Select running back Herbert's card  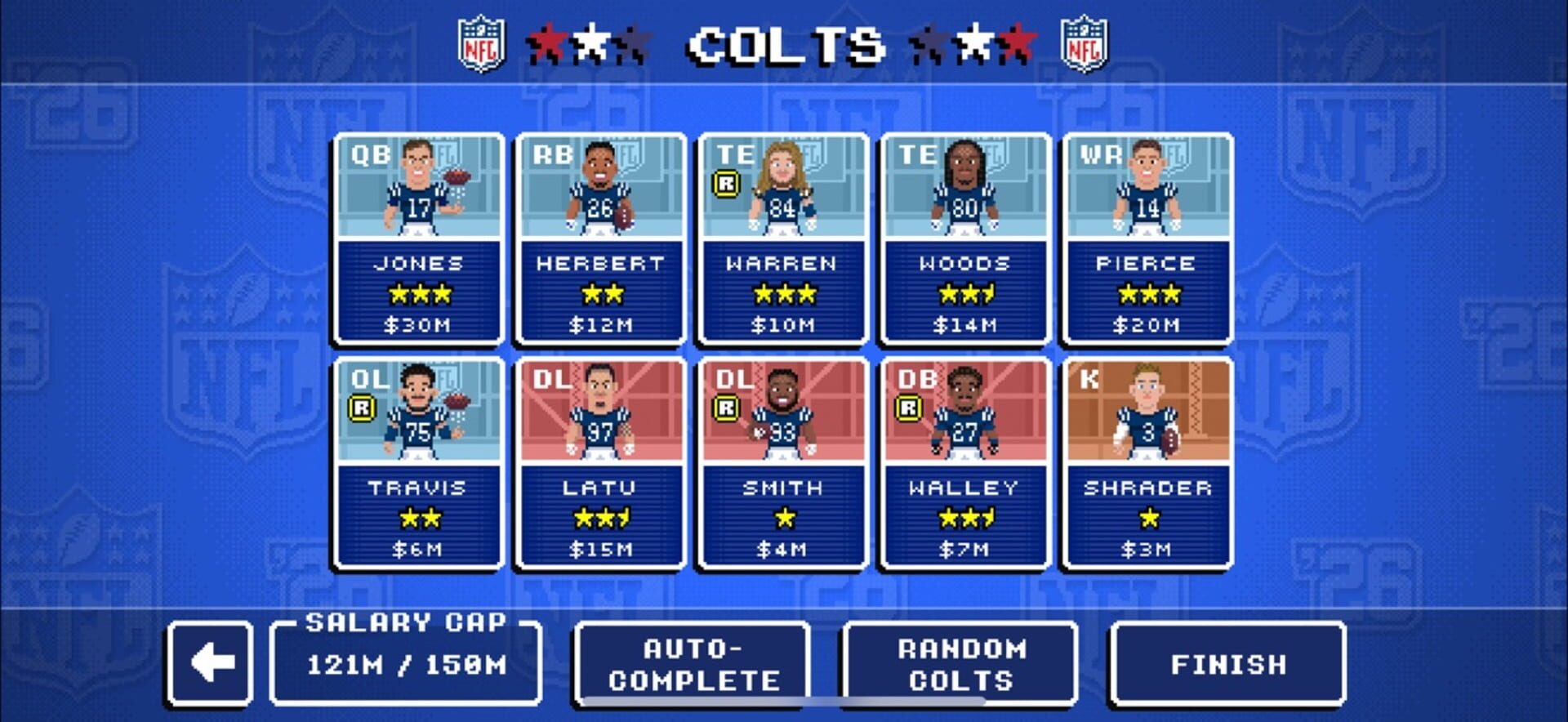click(x=600, y=237)
